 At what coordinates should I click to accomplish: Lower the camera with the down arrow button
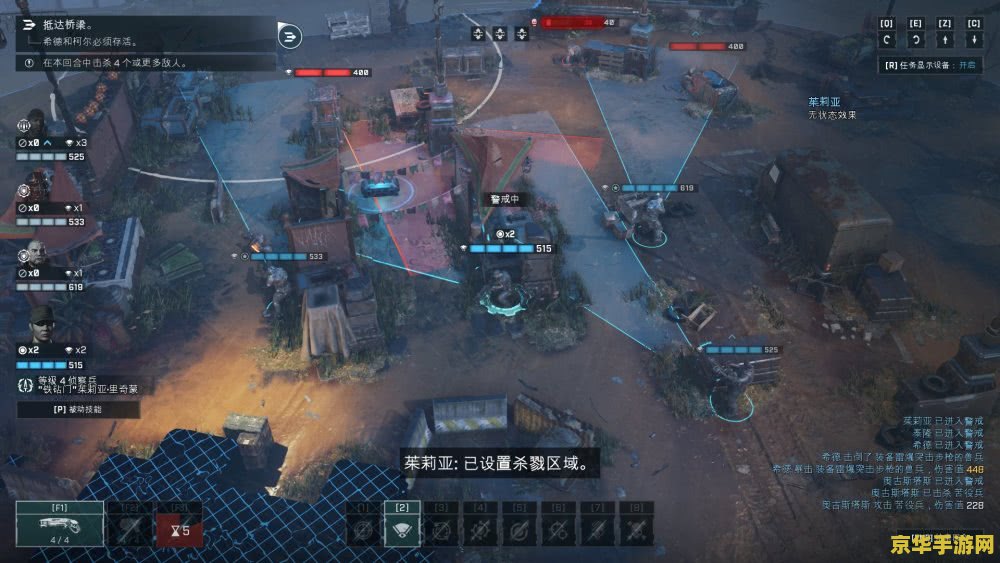[x=974, y=40]
